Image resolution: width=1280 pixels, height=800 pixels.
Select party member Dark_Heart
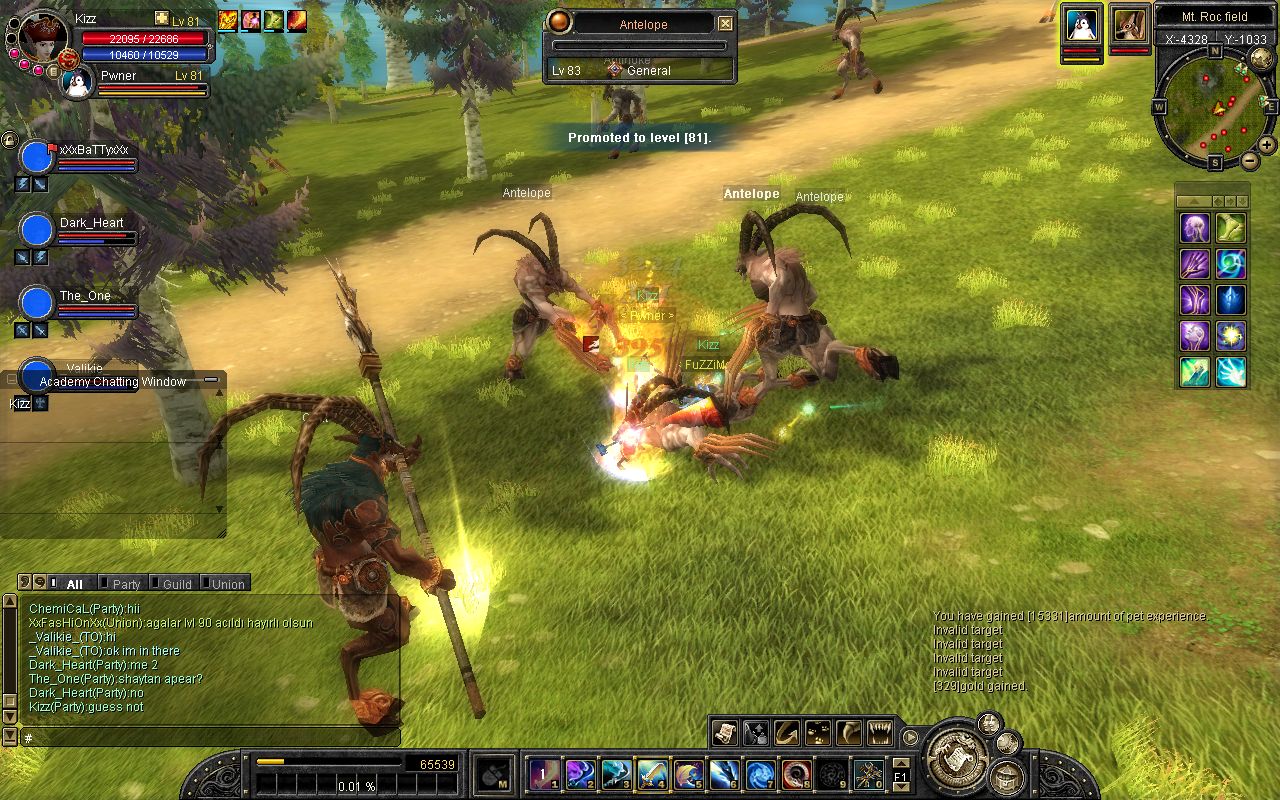[x=36, y=229]
